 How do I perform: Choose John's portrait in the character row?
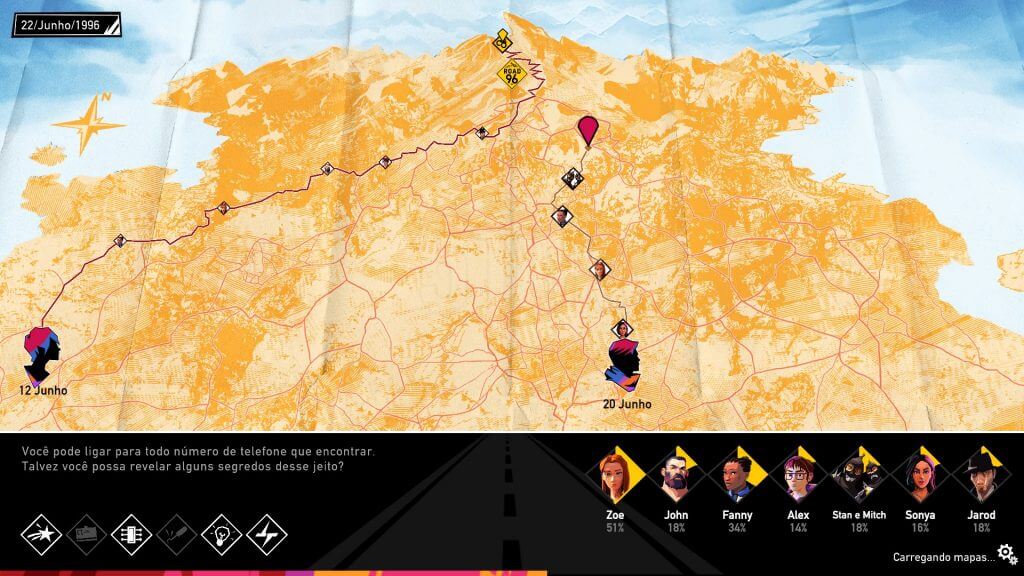click(x=674, y=477)
